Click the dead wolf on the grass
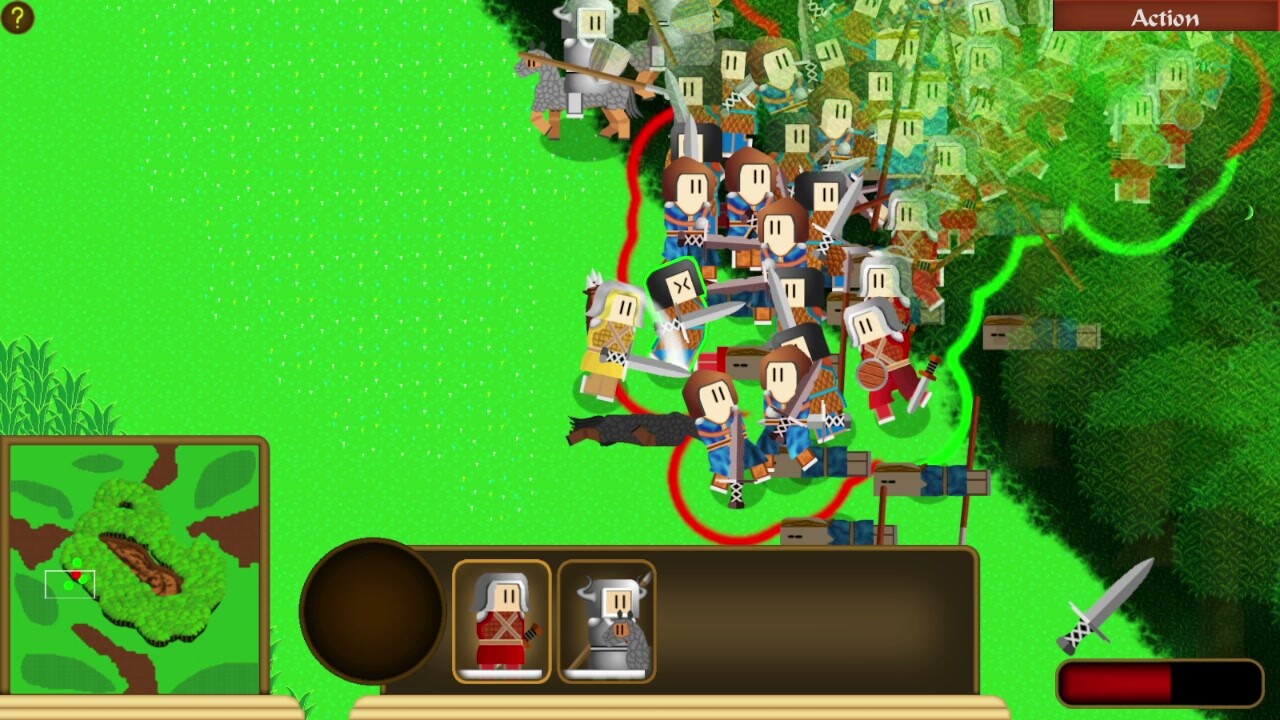 [630, 430]
